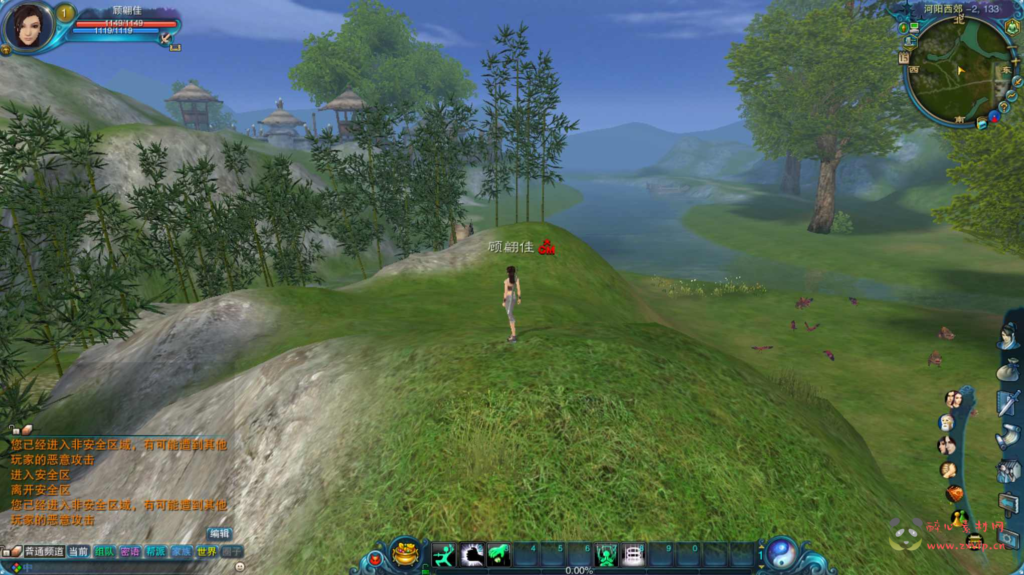Viewport: 1024px width, 575px height.
Task: Click the player portrait avatar
Action: tap(27, 24)
